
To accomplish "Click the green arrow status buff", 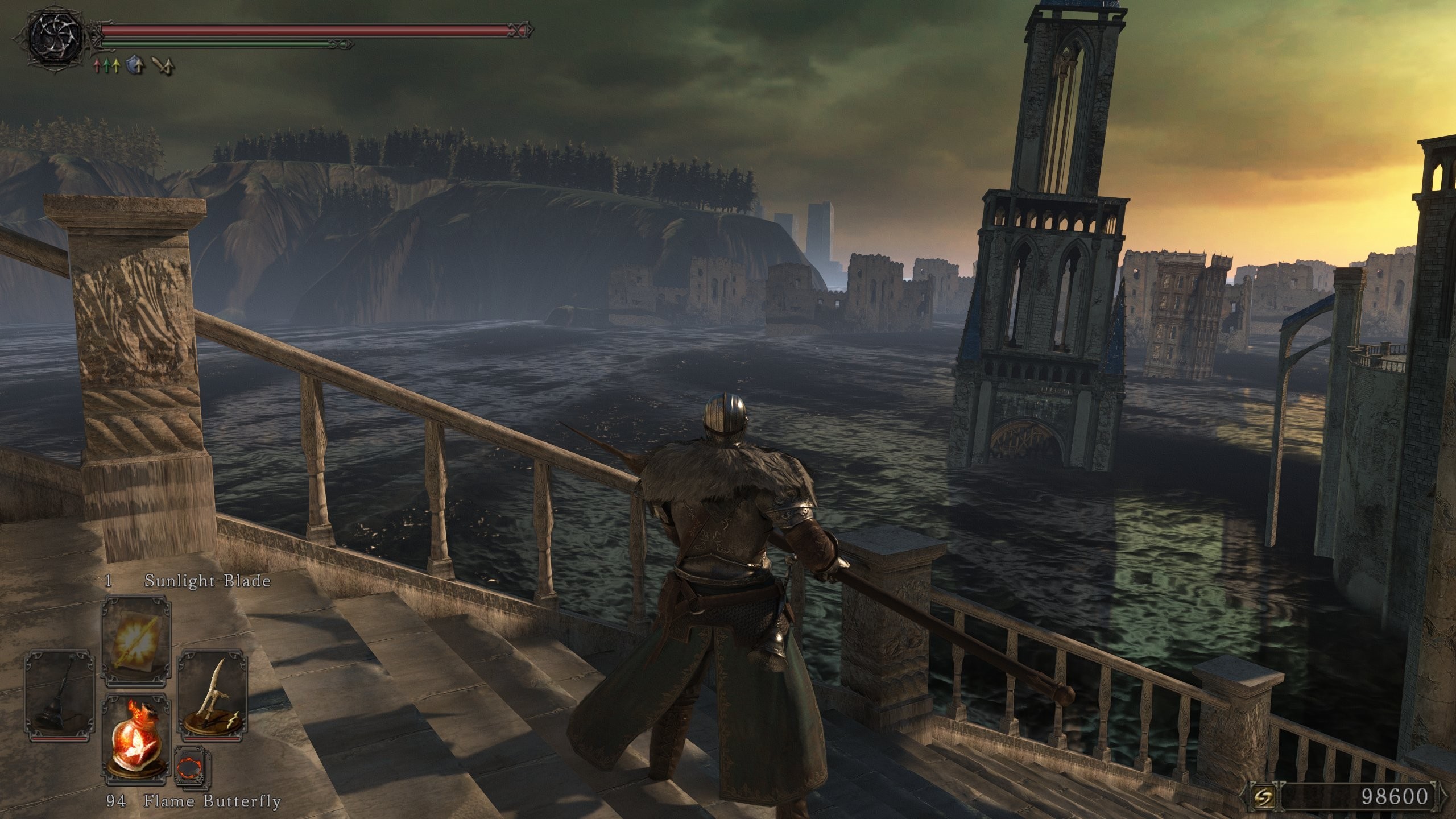I will [x=106, y=67].
